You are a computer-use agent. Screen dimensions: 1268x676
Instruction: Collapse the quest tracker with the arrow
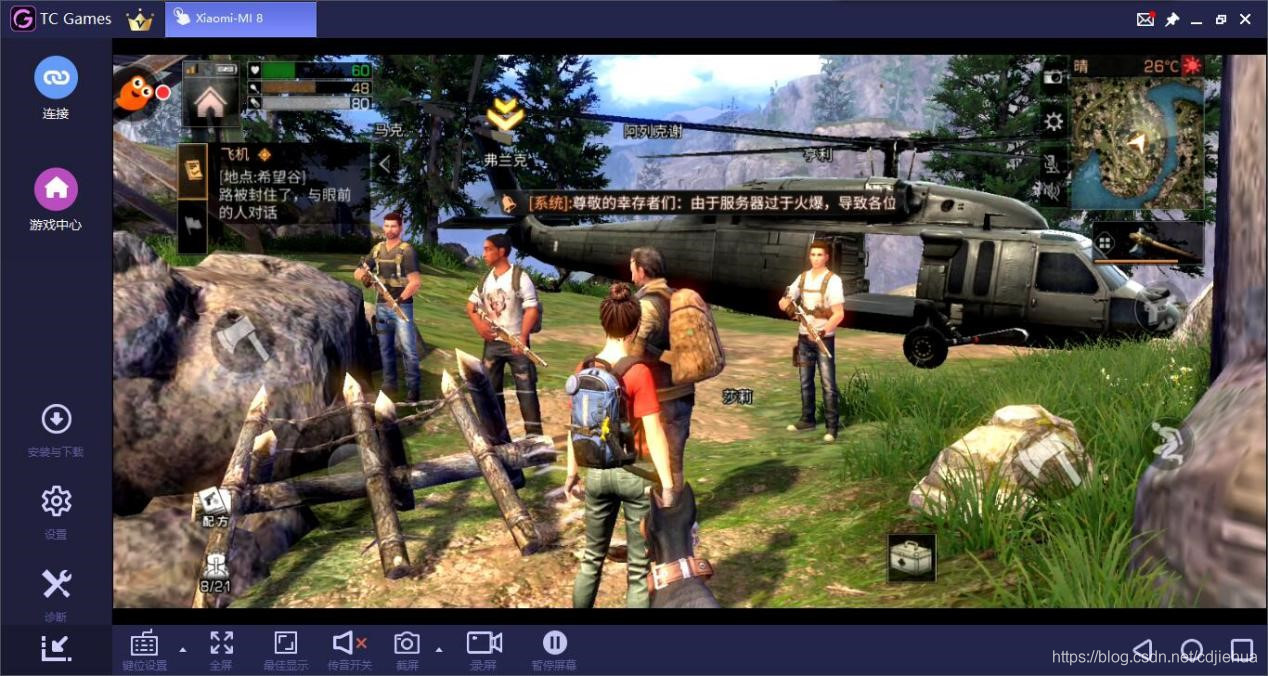(x=383, y=164)
